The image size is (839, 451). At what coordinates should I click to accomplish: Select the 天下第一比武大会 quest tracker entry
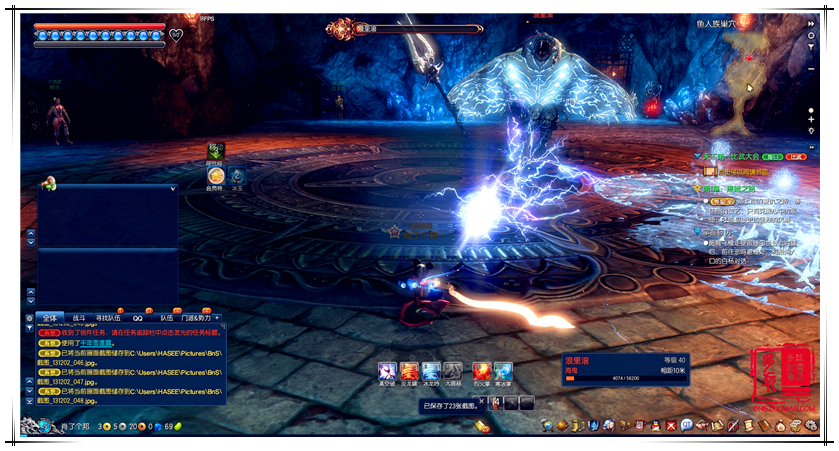740,157
